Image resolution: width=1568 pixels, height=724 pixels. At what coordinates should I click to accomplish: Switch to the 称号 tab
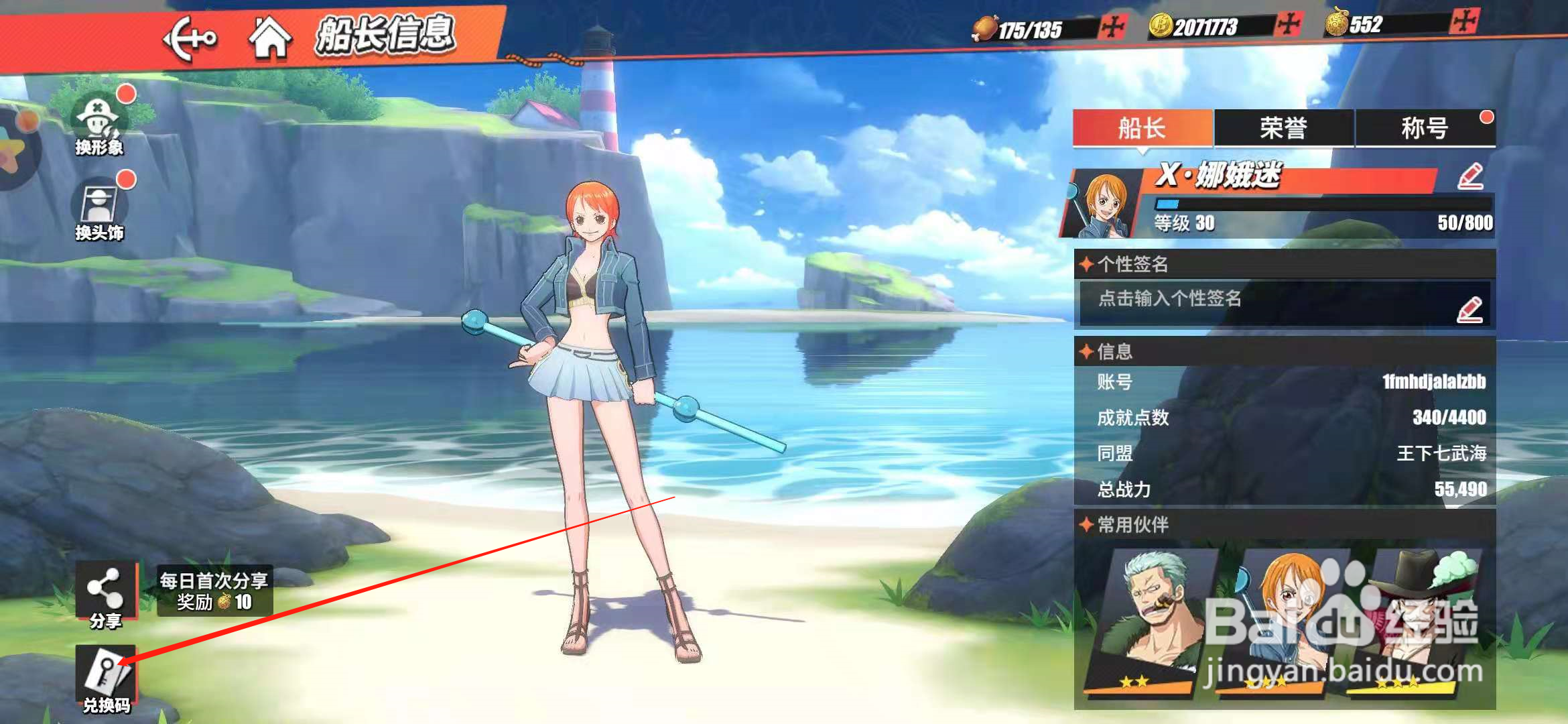pyautogui.click(x=1425, y=128)
